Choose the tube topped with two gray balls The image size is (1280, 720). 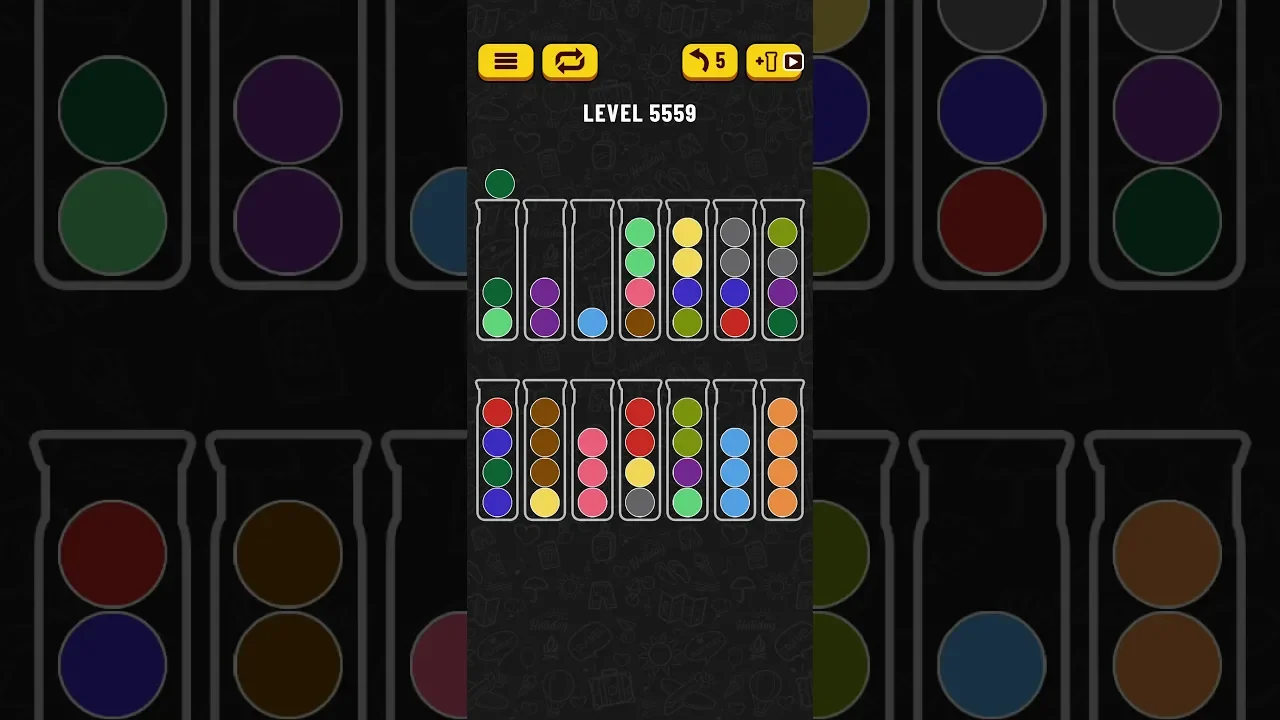[735, 272]
